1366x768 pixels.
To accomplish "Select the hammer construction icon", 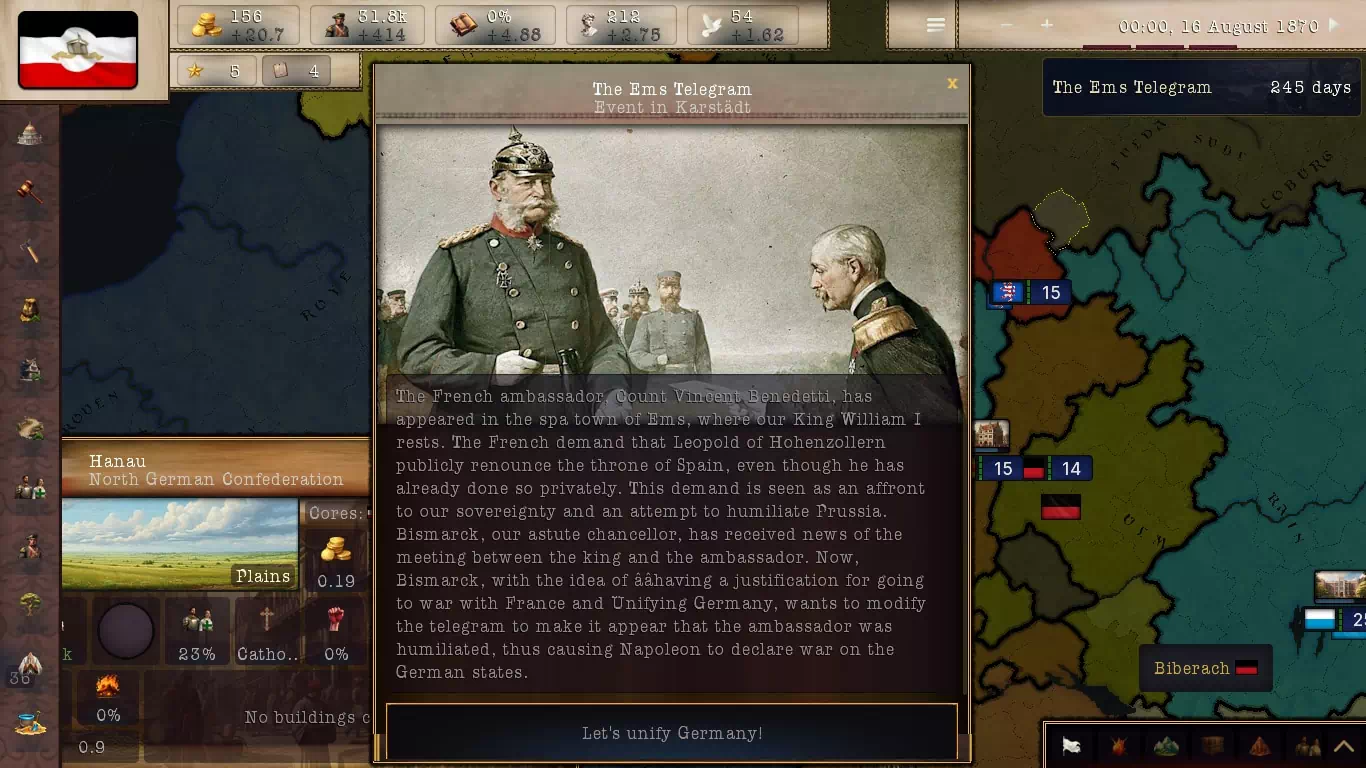I will coord(30,251).
